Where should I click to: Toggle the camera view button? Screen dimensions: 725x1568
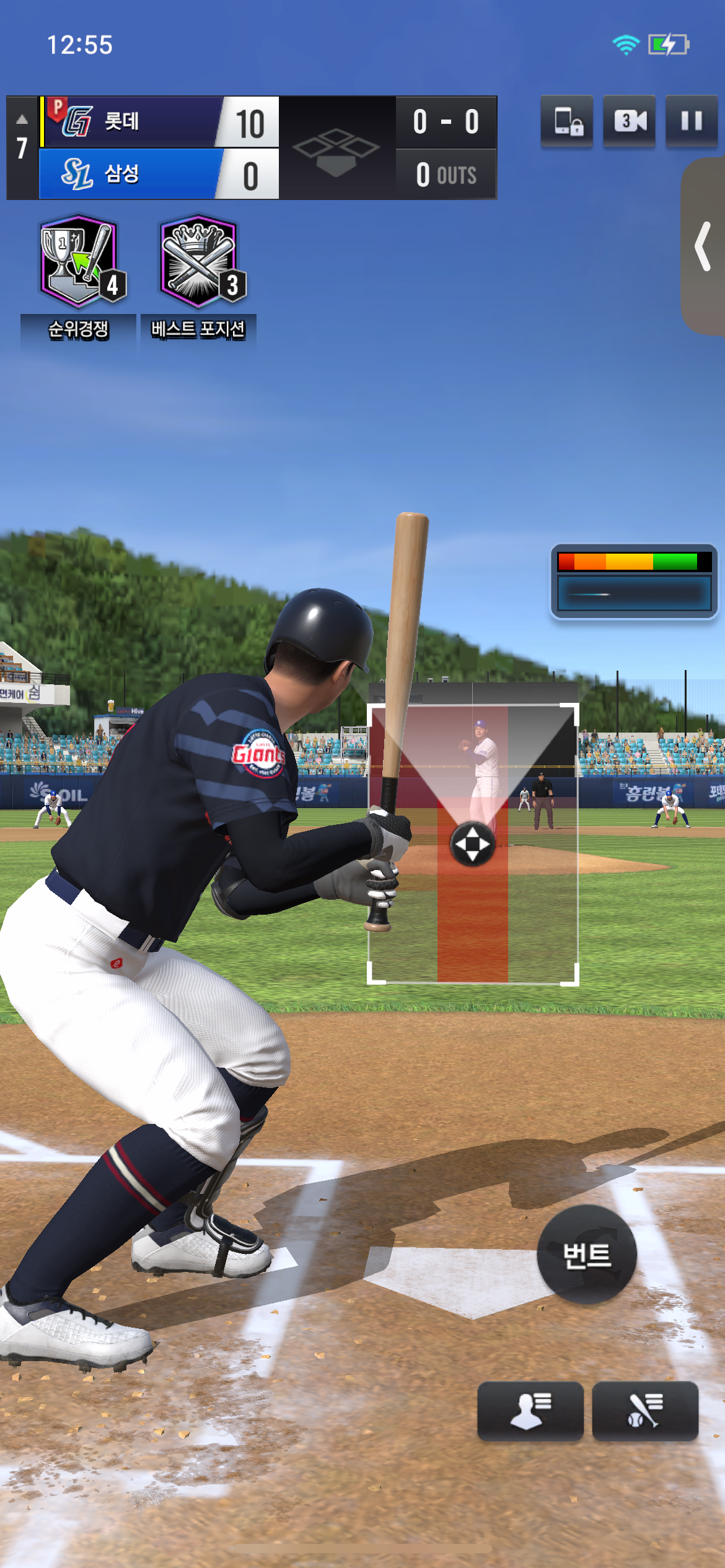(629, 121)
